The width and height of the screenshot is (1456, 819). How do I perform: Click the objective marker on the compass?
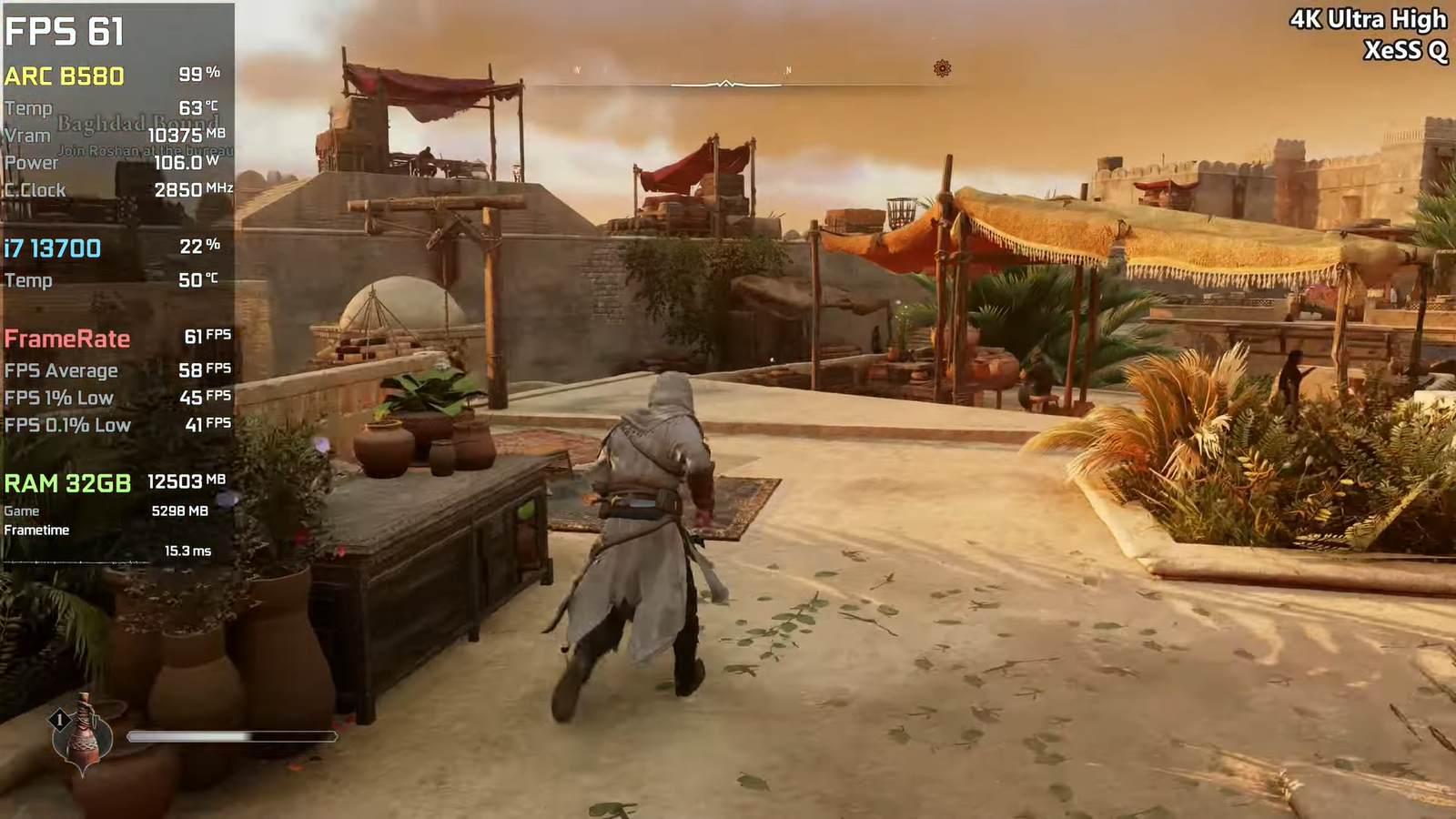[942, 68]
